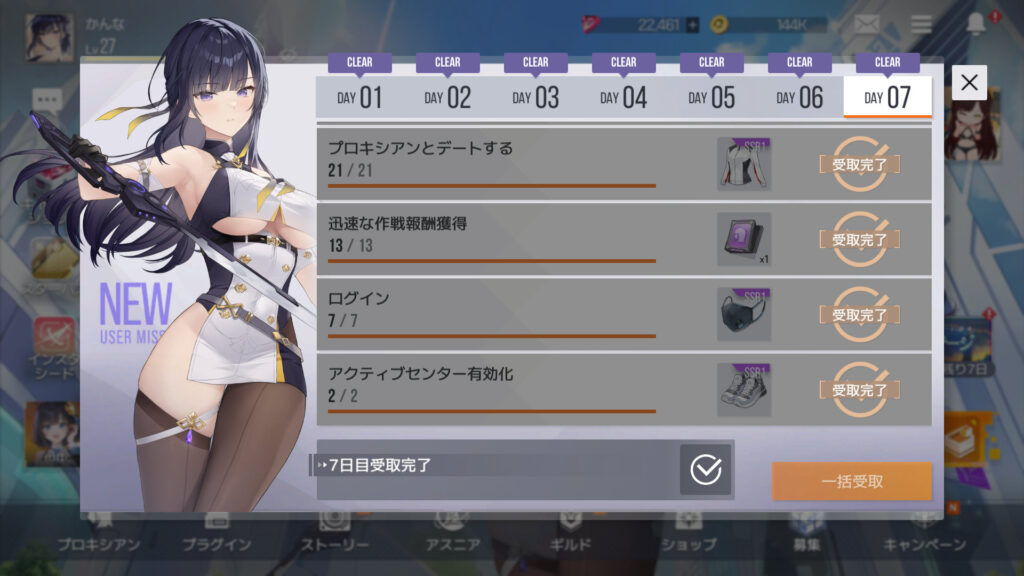Click the 受取完了 stamp for the date mission
Screen dimensions: 1024x576
coord(859,165)
